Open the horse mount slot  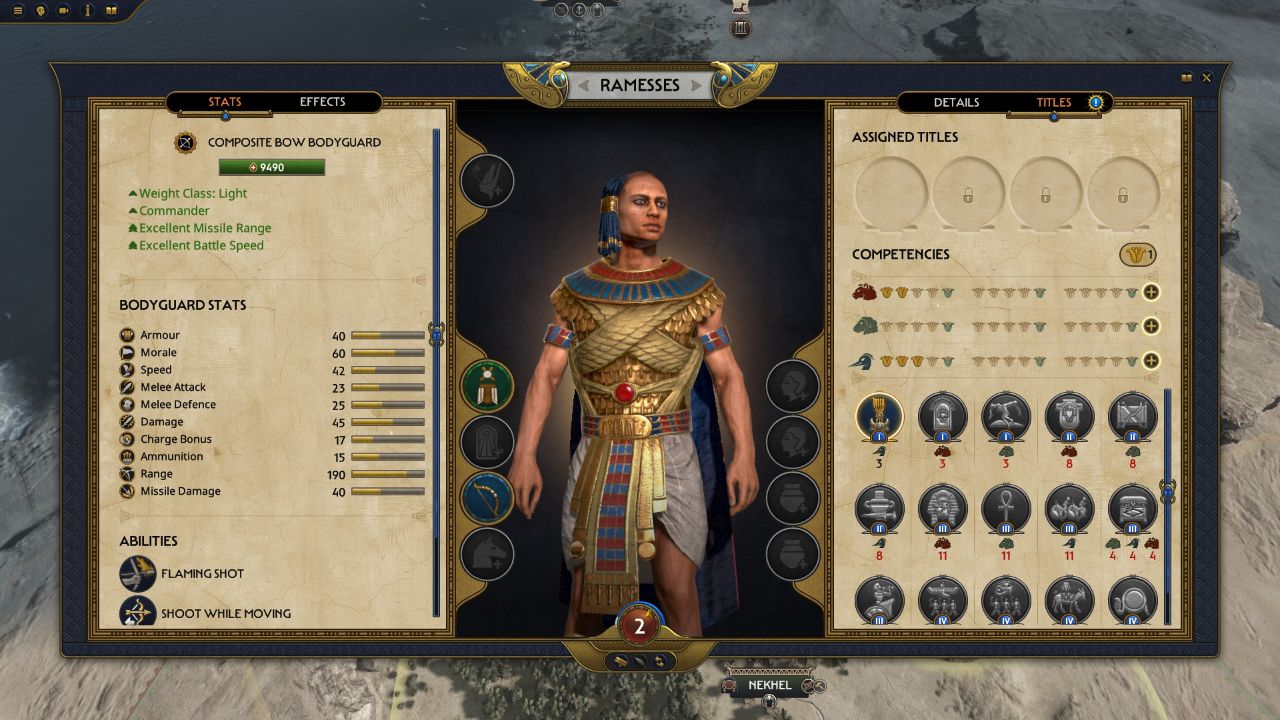[x=488, y=555]
